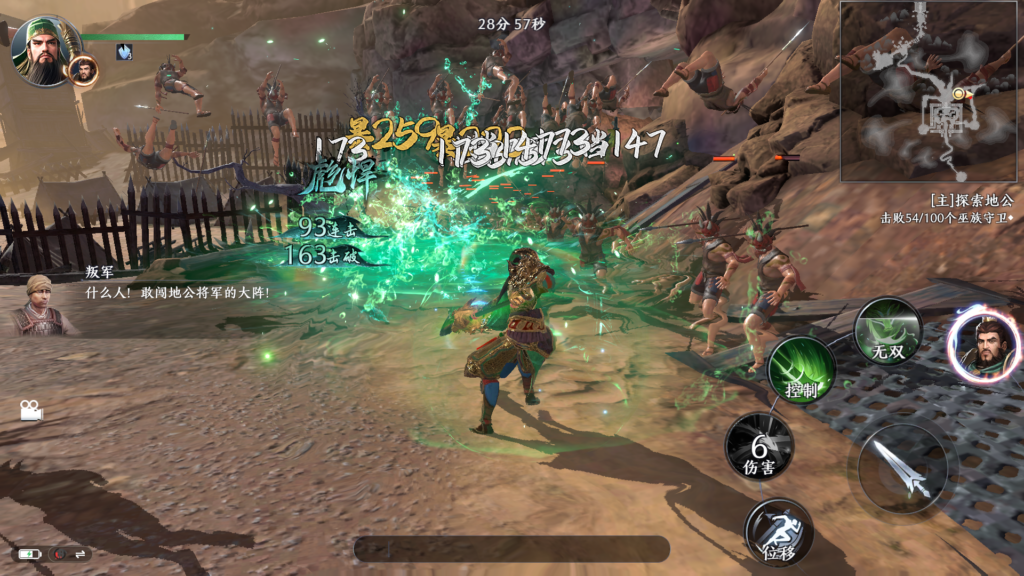Viewport: 1024px width, 576px height.
Task: Tap the small secondary hero portrait
Action: pos(84,69)
